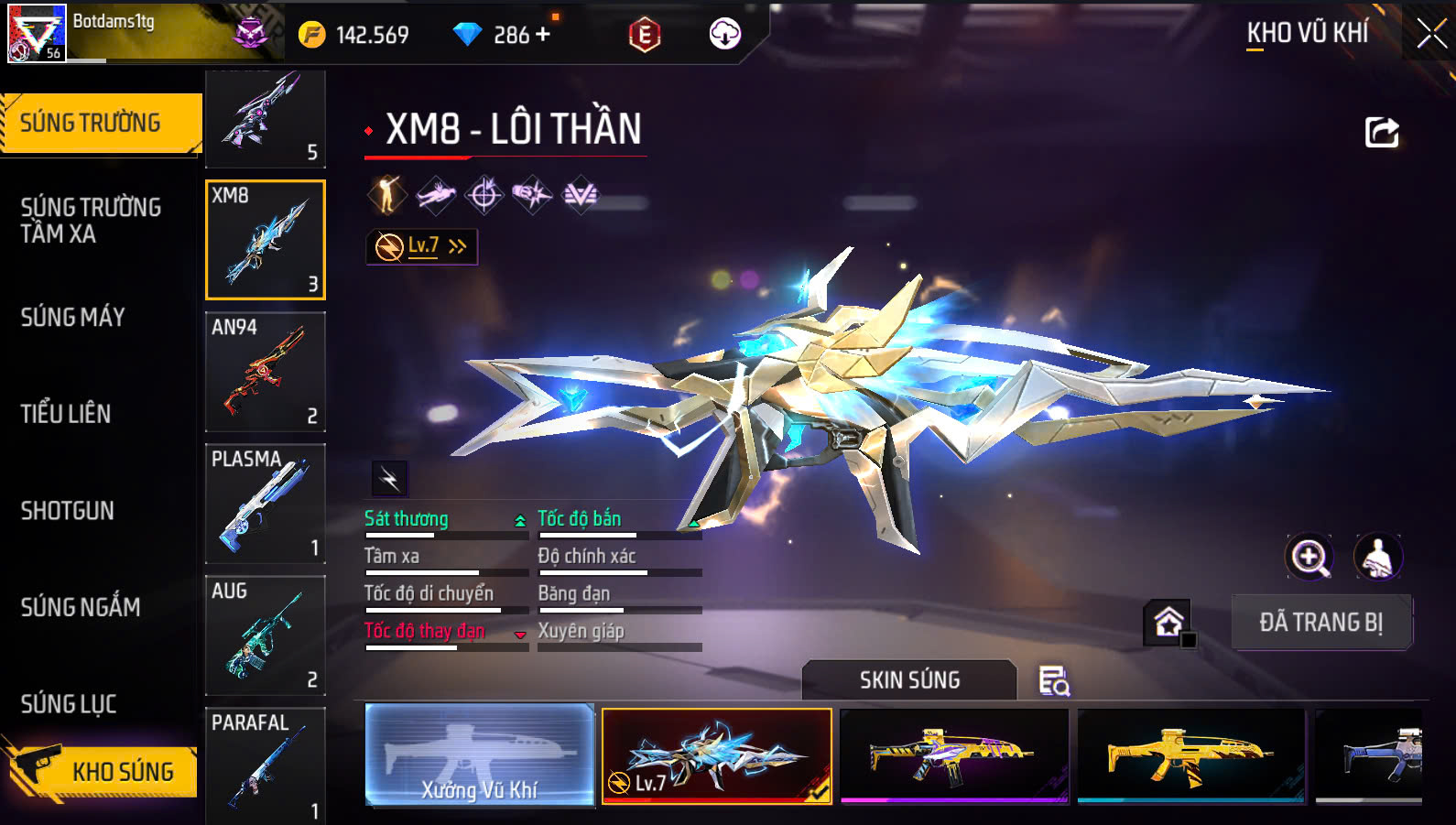Open the Tiểu Liên weapon category
The width and height of the screenshot is (1456, 825).
click(66, 414)
